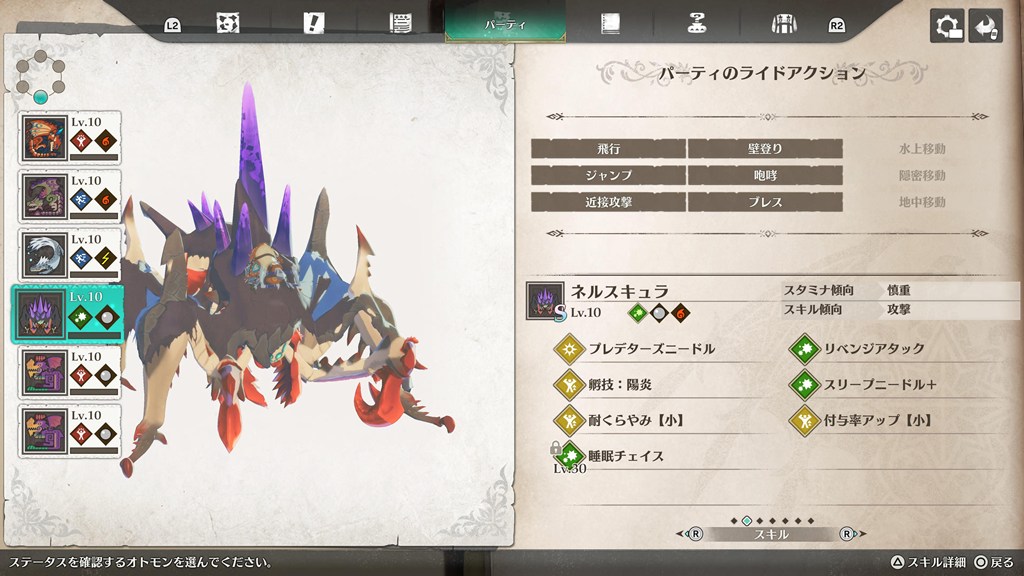Screen dimensions: 1024x576
Task: Pick the white wolf-like monster party slot
Action: point(70,256)
